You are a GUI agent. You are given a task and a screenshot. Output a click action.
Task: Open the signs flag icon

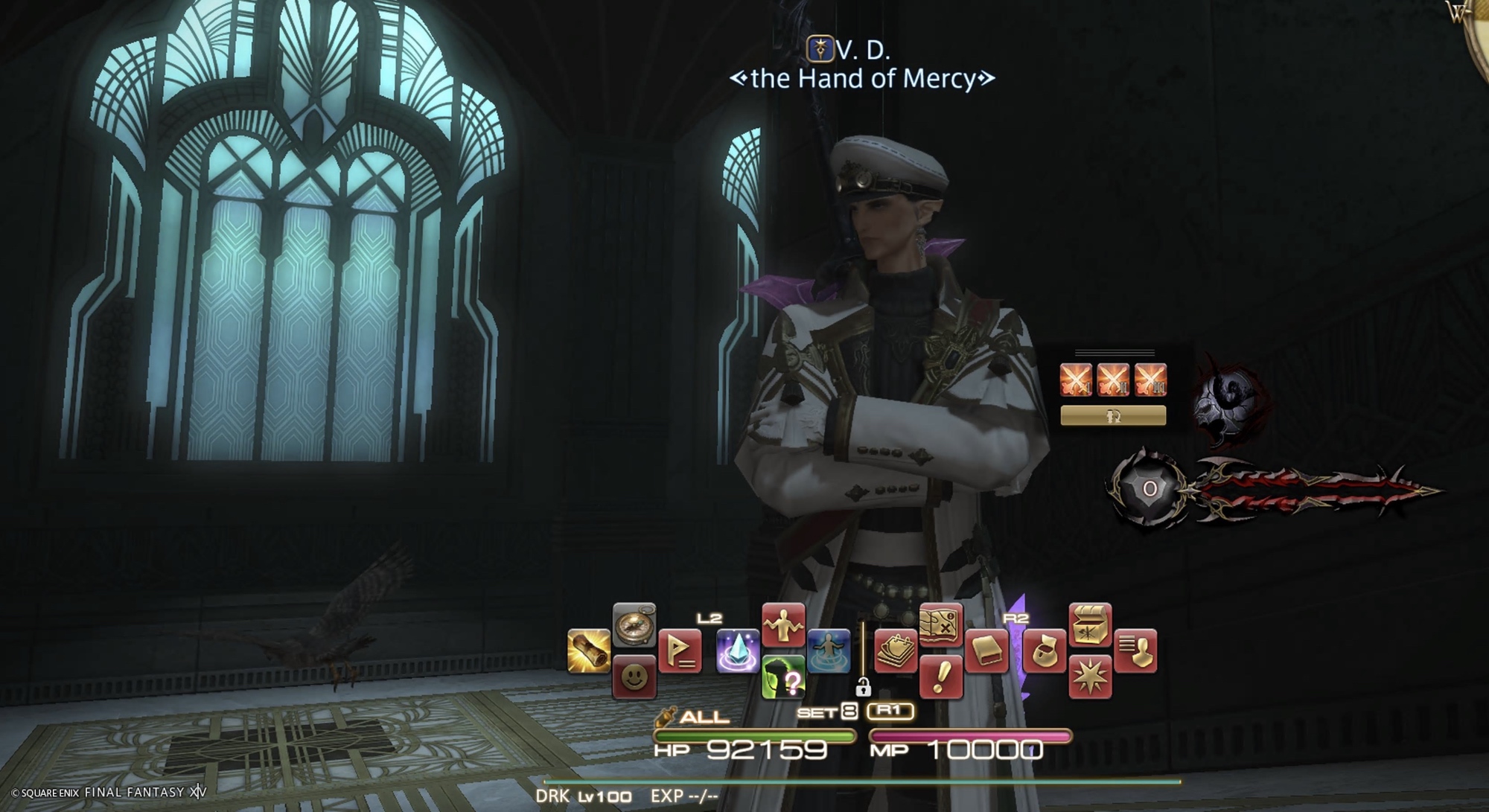pos(680,651)
